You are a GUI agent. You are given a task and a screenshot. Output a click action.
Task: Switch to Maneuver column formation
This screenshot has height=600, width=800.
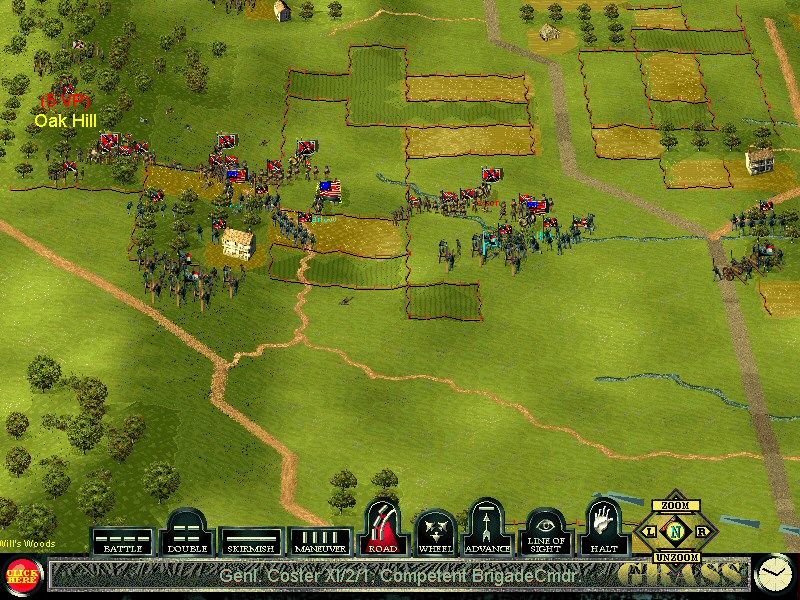[x=320, y=541]
